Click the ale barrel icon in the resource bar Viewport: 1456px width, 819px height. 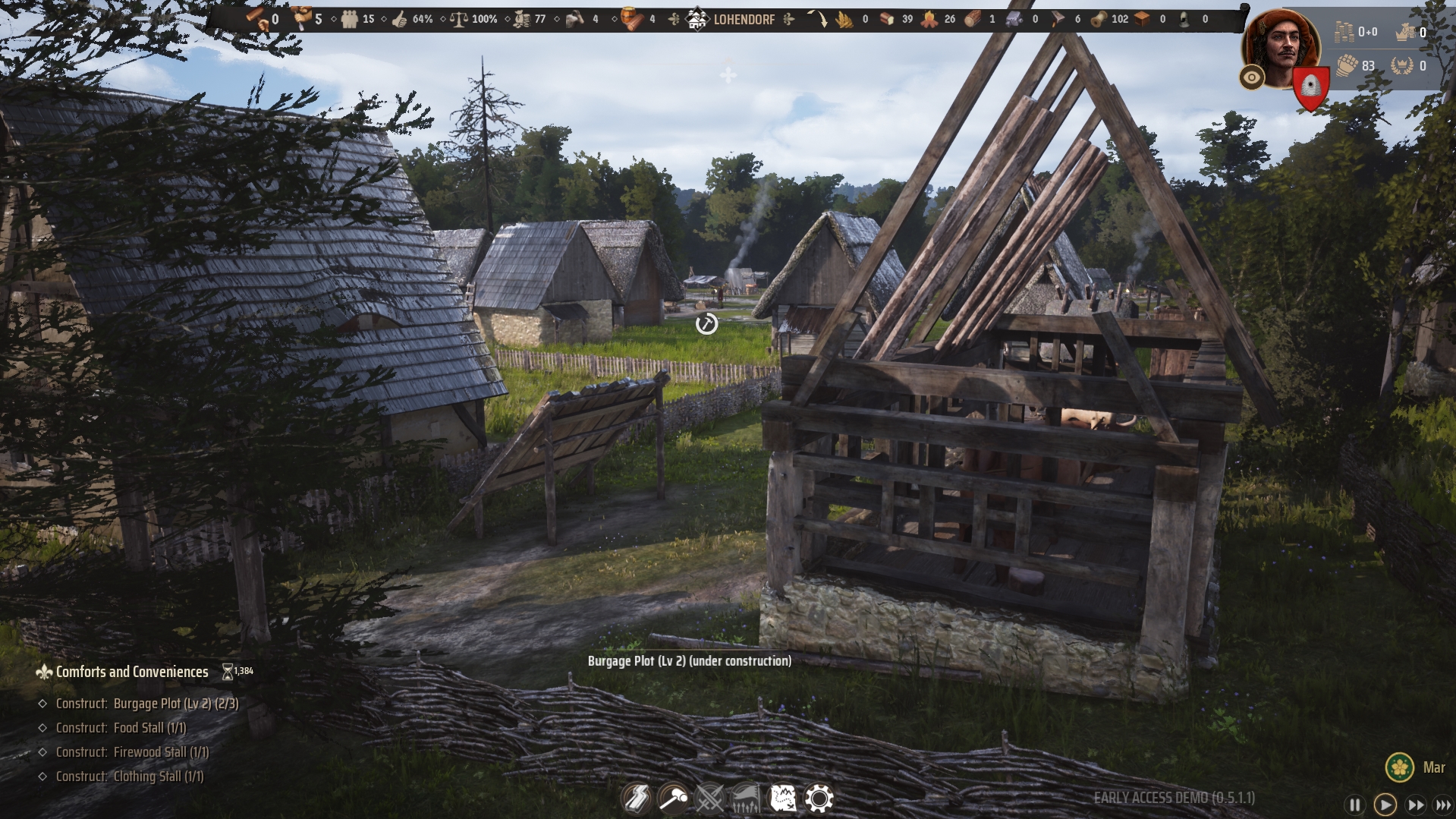(x=631, y=19)
